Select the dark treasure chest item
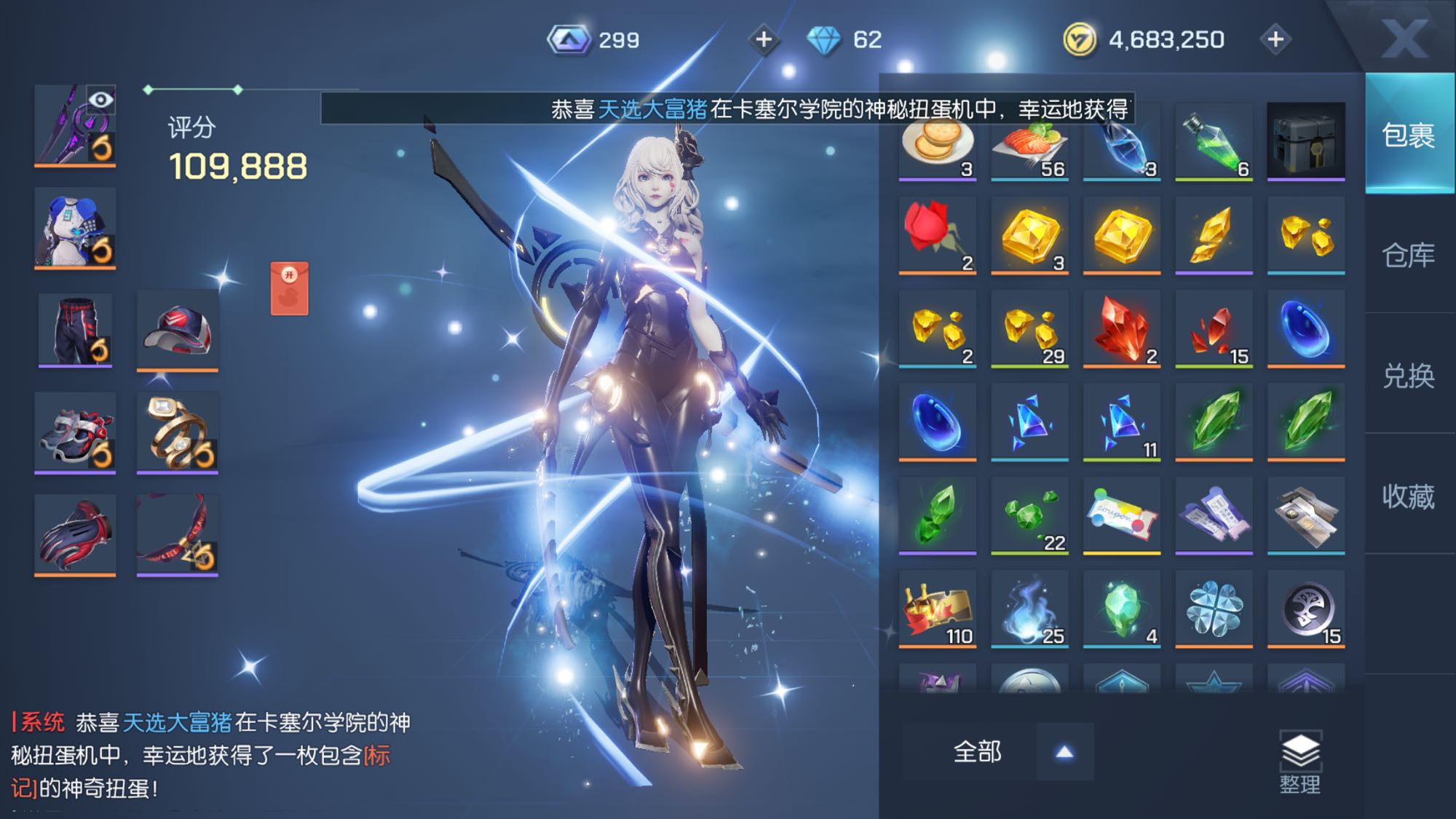Viewport: 1456px width, 819px height. click(1305, 141)
